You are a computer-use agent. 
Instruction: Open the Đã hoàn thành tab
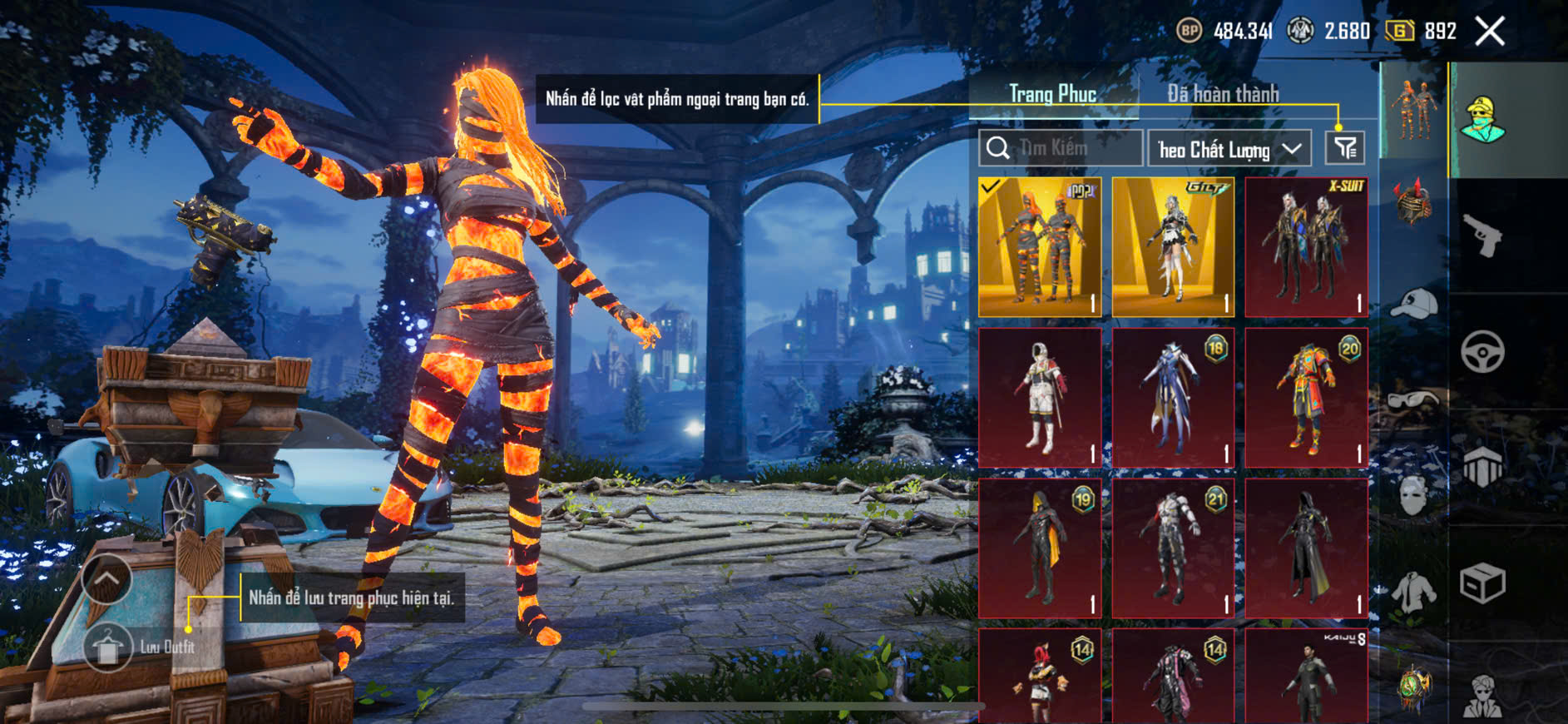1223,94
